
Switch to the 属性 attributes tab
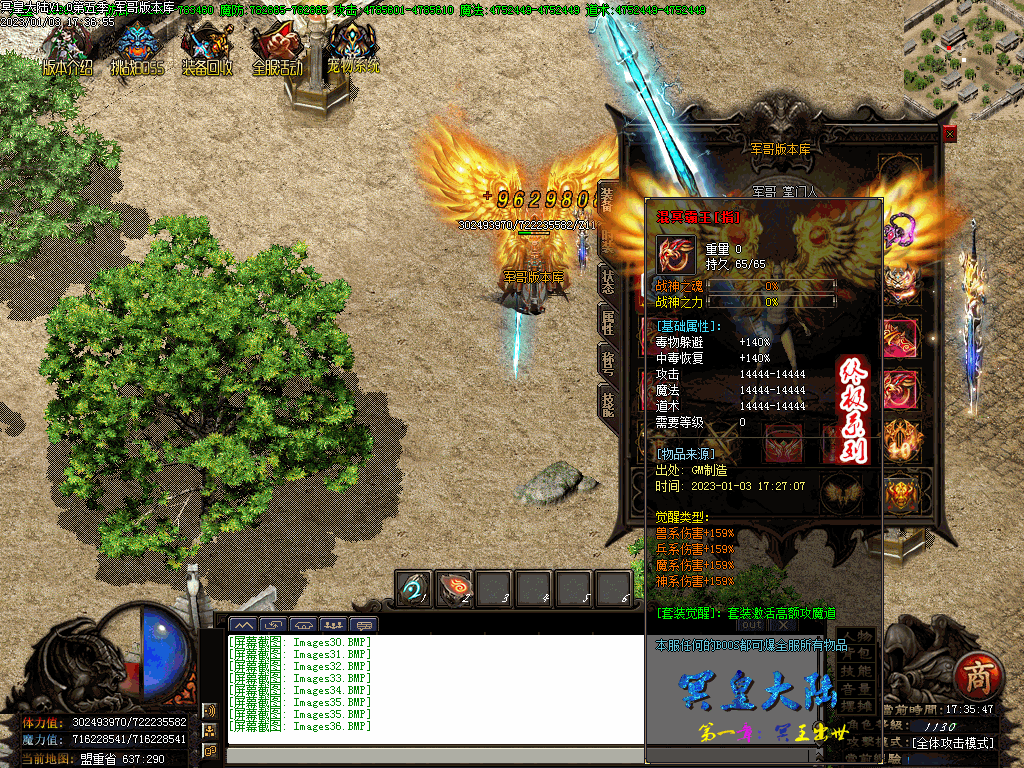coord(607,322)
